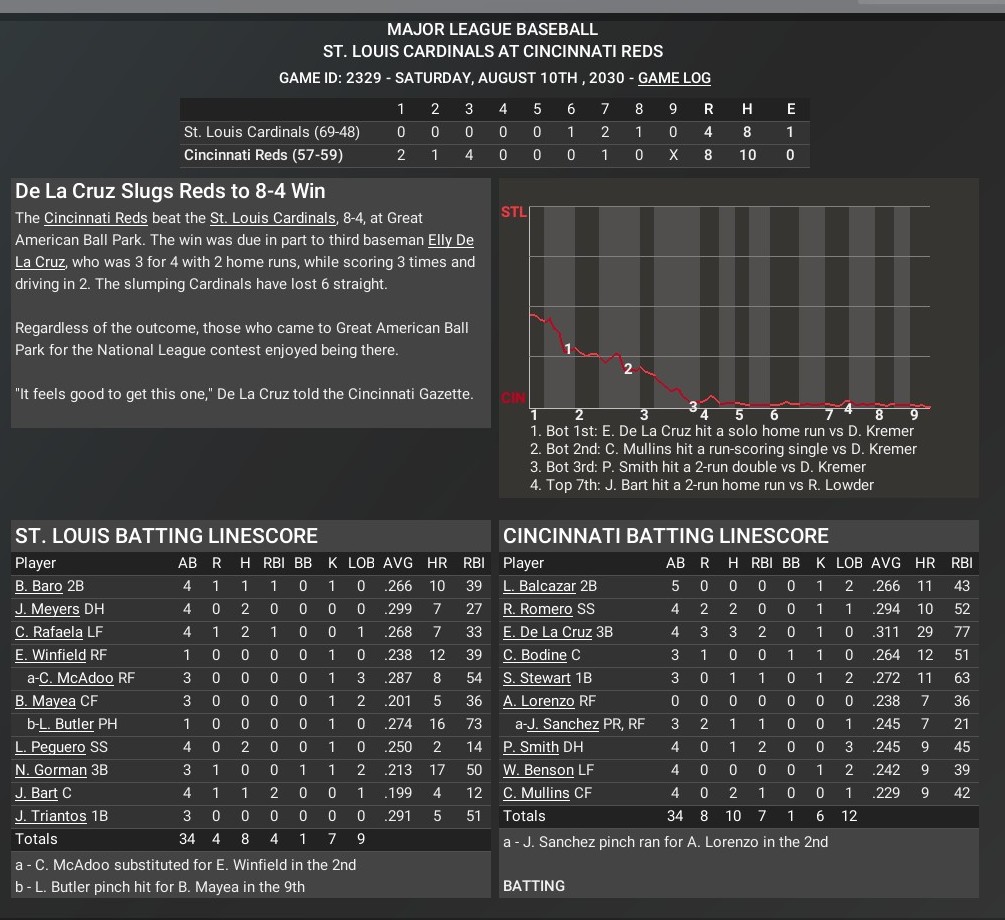This screenshot has width=1005, height=920.
Task: Open R. Romero player link
Action: [x=536, y=609]
